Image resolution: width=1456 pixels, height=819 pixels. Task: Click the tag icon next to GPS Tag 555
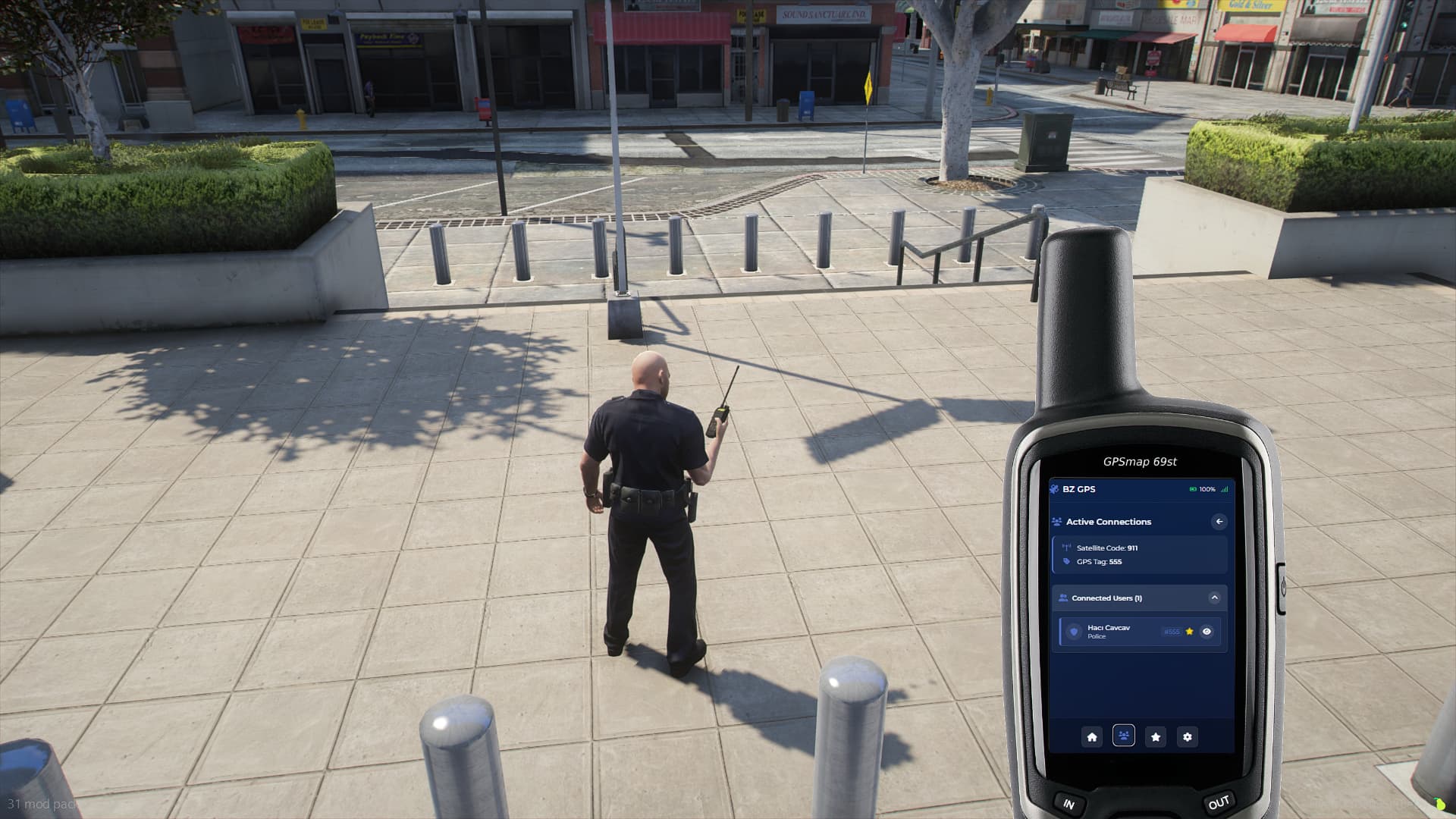pyautogui.click(x=1066, y=561)
